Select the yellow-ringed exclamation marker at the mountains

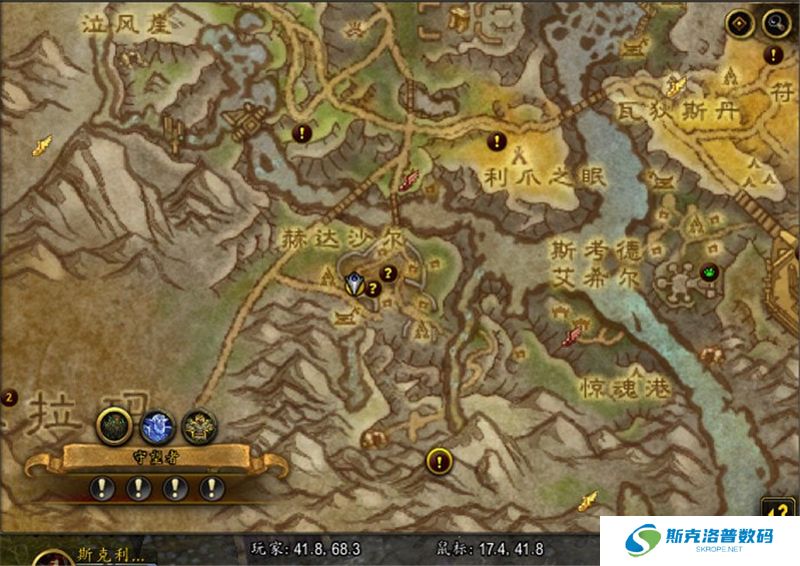(438, 461)
